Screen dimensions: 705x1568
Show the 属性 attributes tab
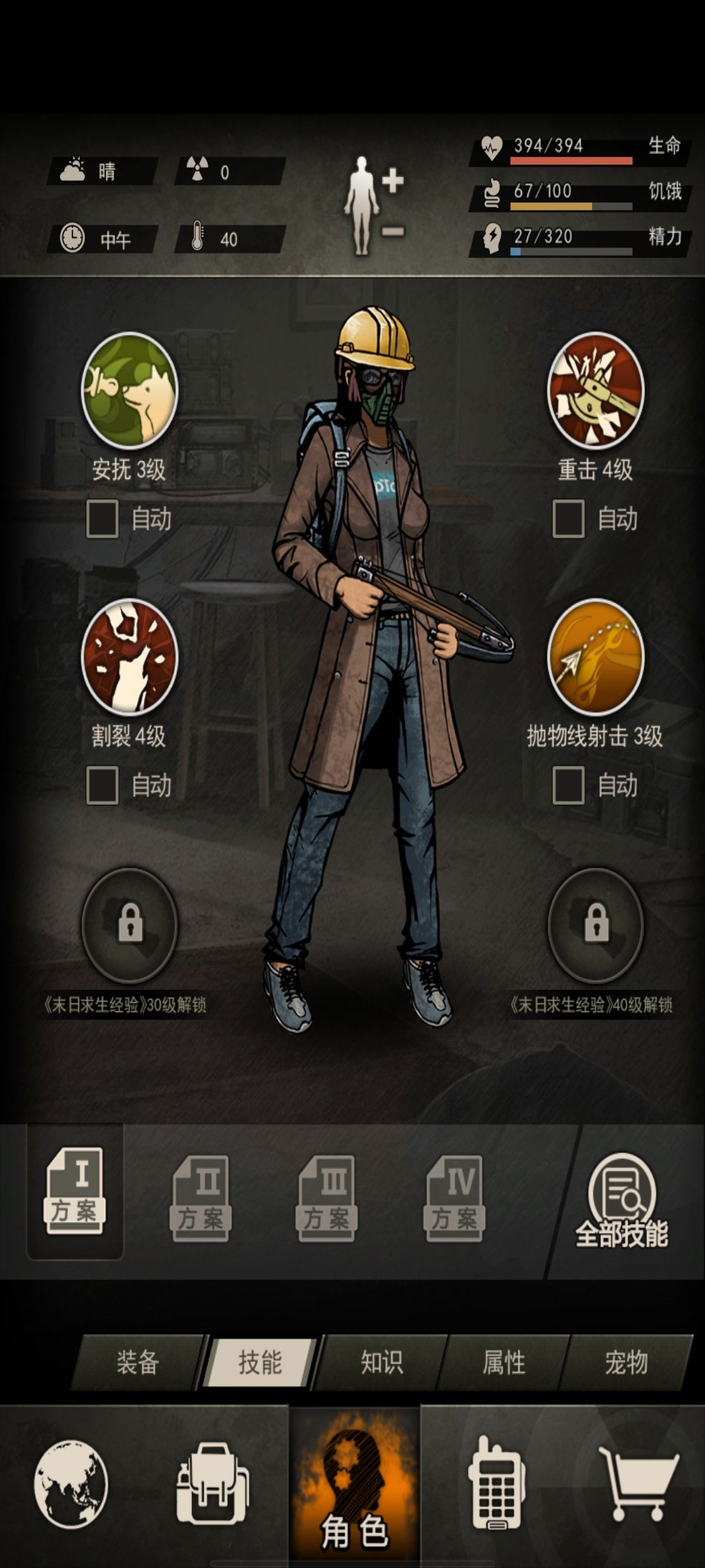504,1362
